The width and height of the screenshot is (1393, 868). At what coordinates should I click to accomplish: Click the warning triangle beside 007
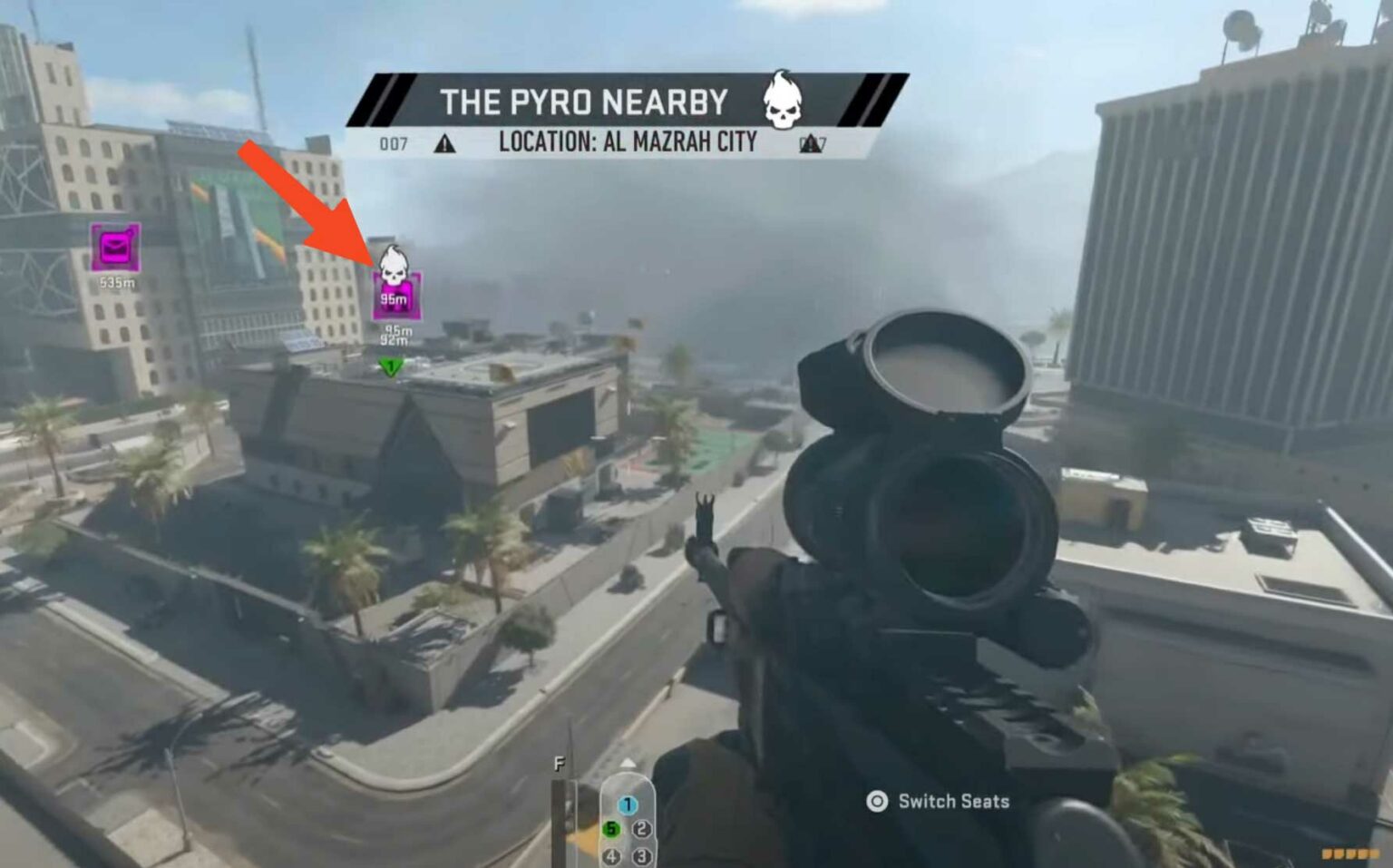tap(443, 142)
